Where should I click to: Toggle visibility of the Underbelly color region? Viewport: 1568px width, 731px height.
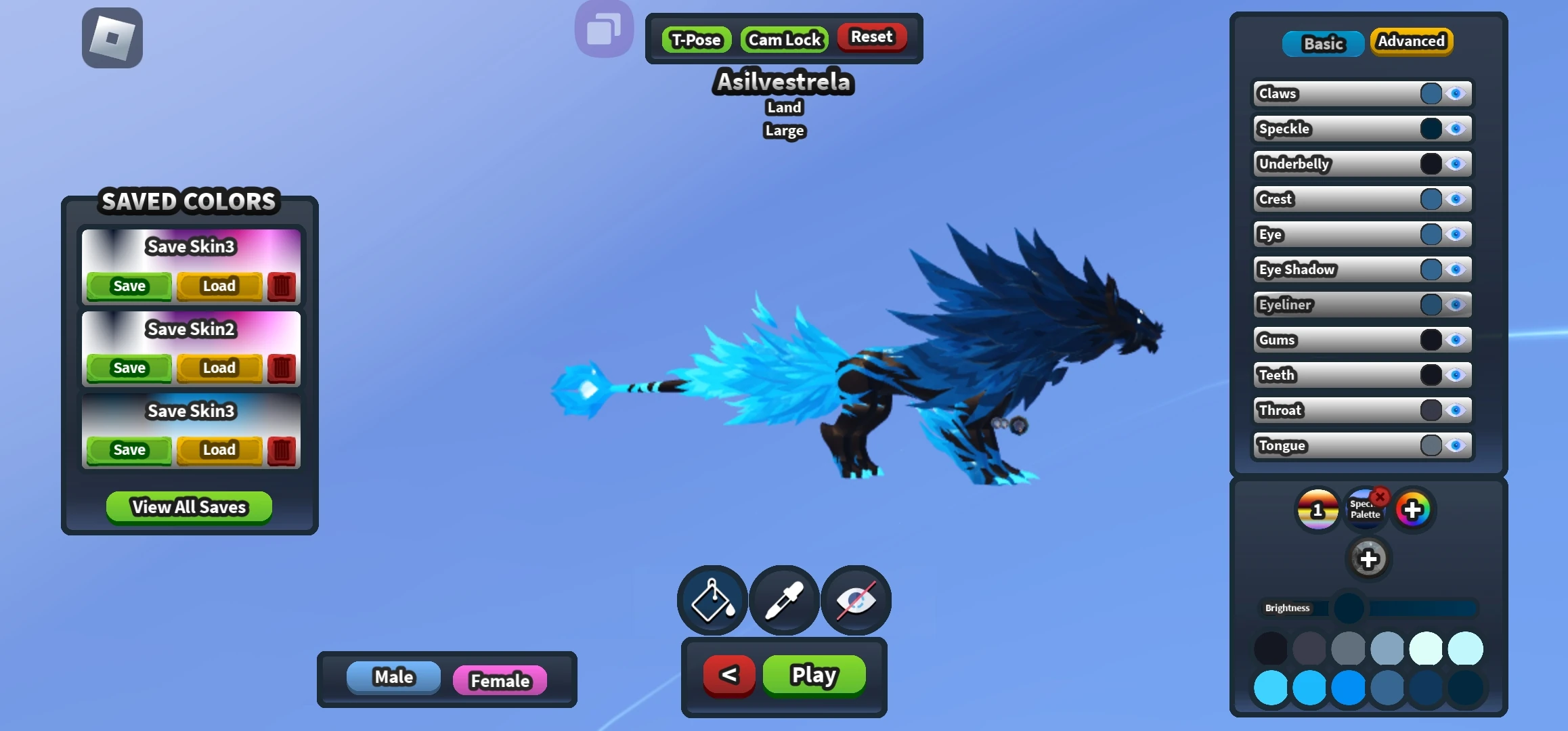[1456, 164]
